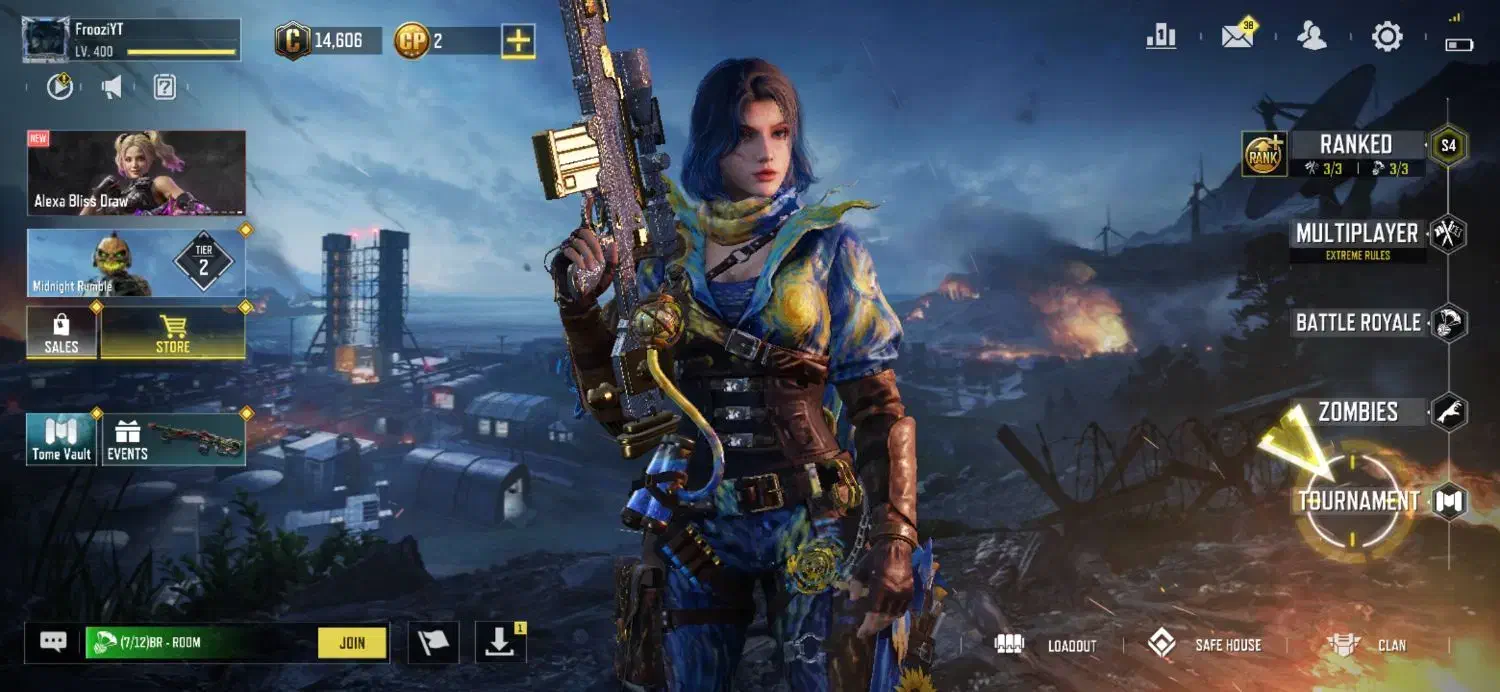View the Alexa Bliss Draw banner
1500x692 pixels.
click(136, 173)
